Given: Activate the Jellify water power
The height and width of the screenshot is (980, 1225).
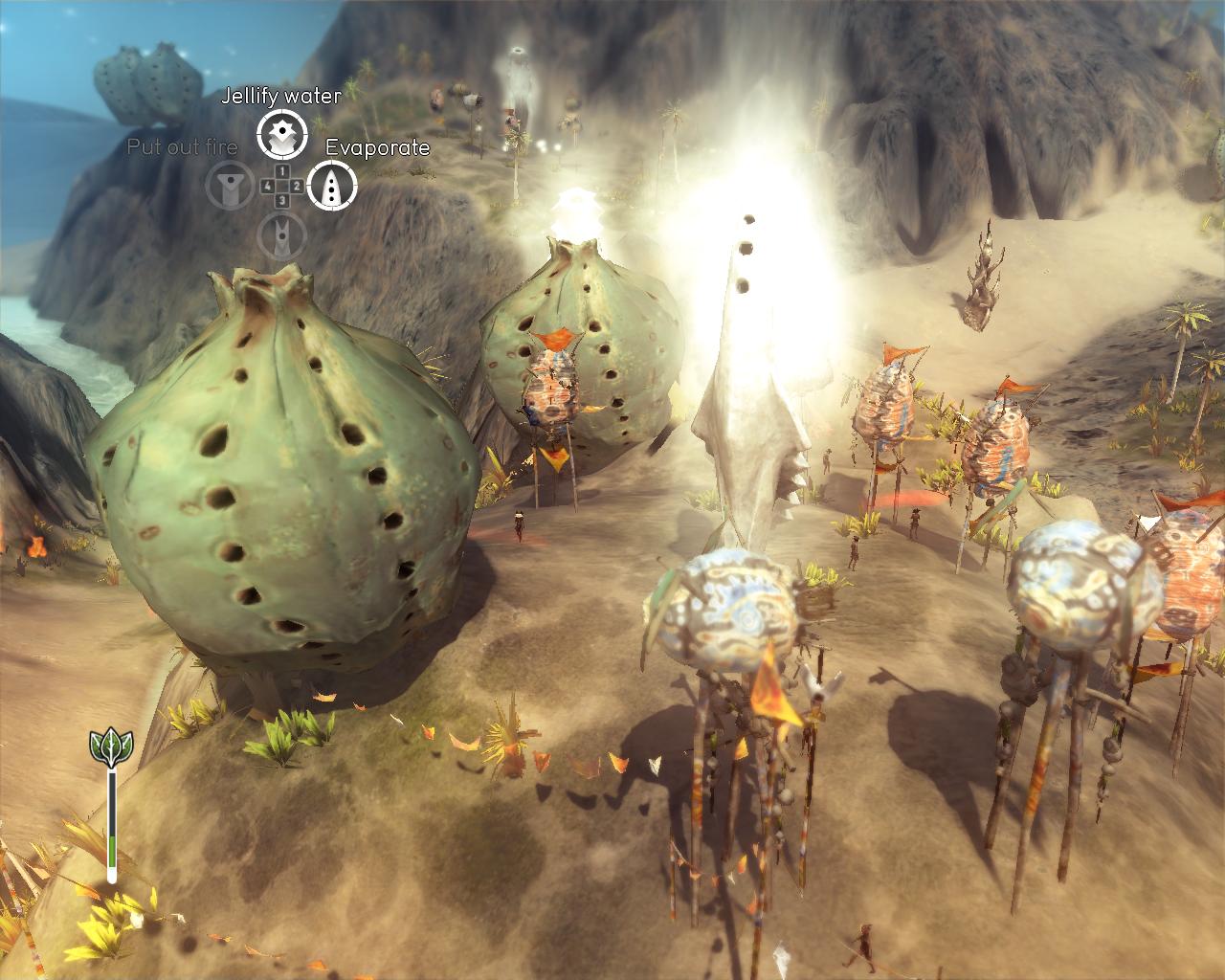Looking at the screenshot, I should [281, 135].
